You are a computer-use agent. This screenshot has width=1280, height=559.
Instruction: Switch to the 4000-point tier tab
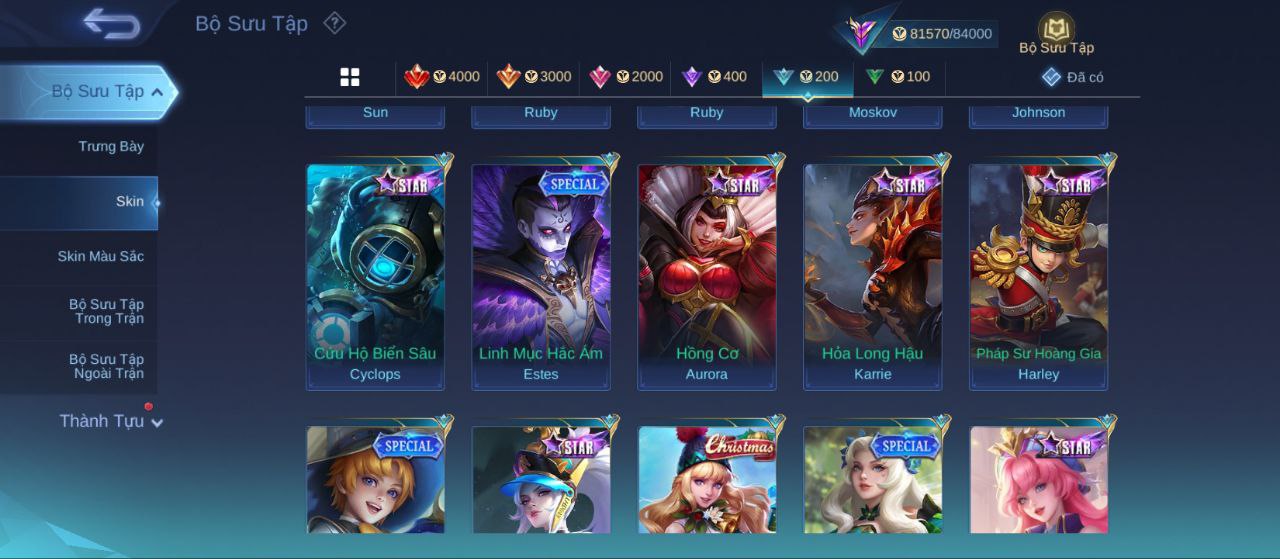tap(442, 77)
